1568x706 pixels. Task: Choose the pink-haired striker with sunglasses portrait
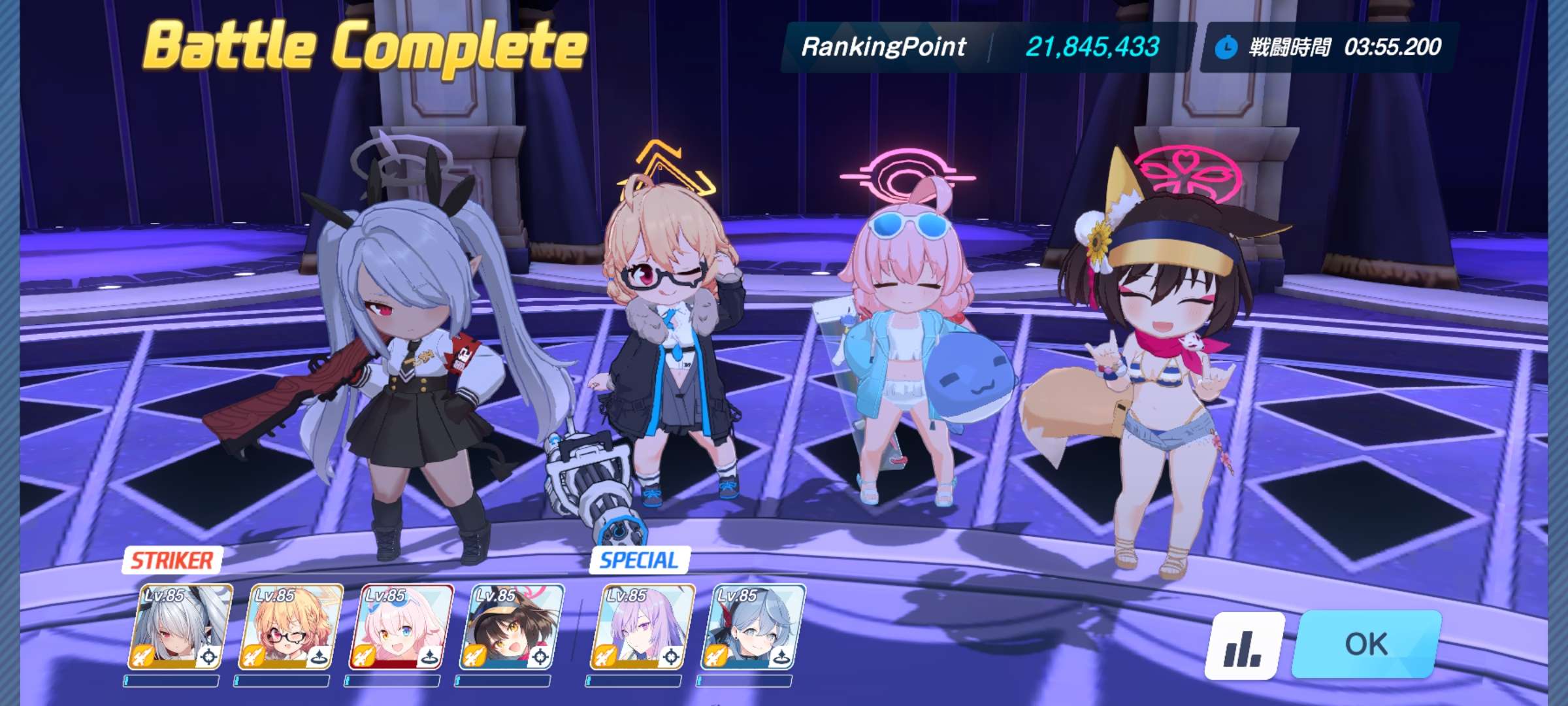(x=402, y=628)
